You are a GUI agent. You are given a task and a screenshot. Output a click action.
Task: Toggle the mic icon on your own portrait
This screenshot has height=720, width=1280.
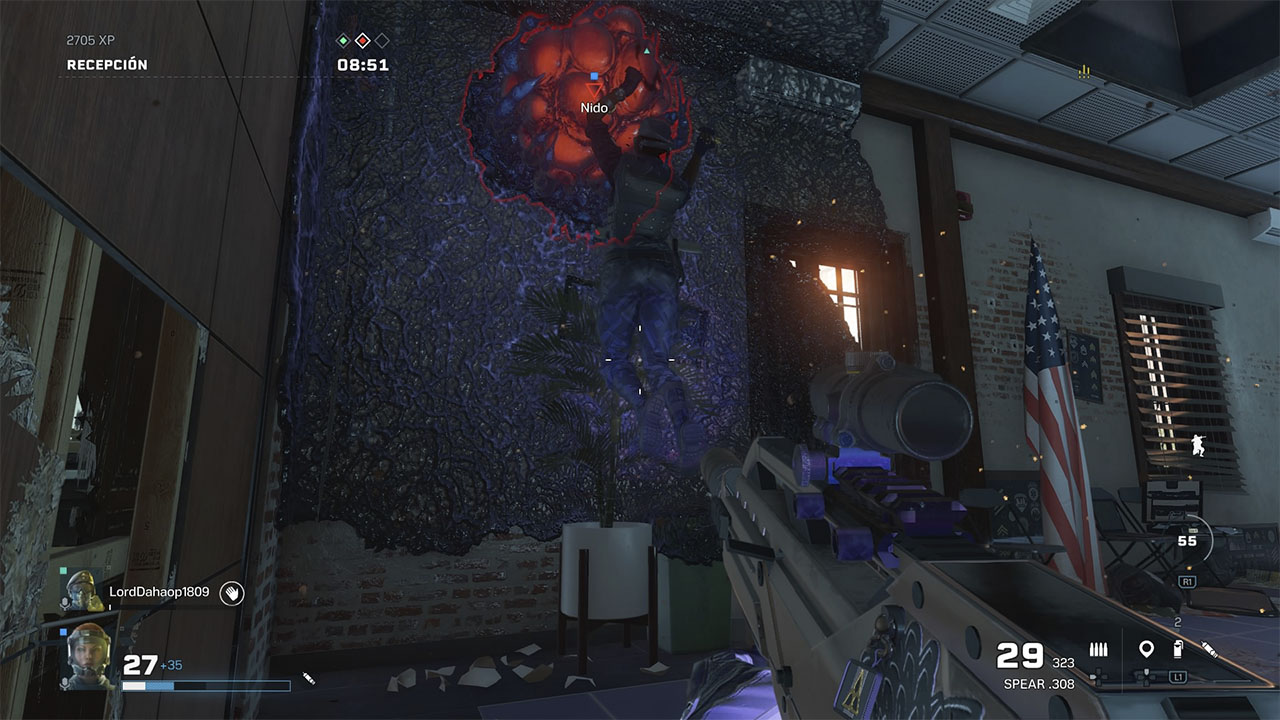pyautogui.click(x=64, y=684)
